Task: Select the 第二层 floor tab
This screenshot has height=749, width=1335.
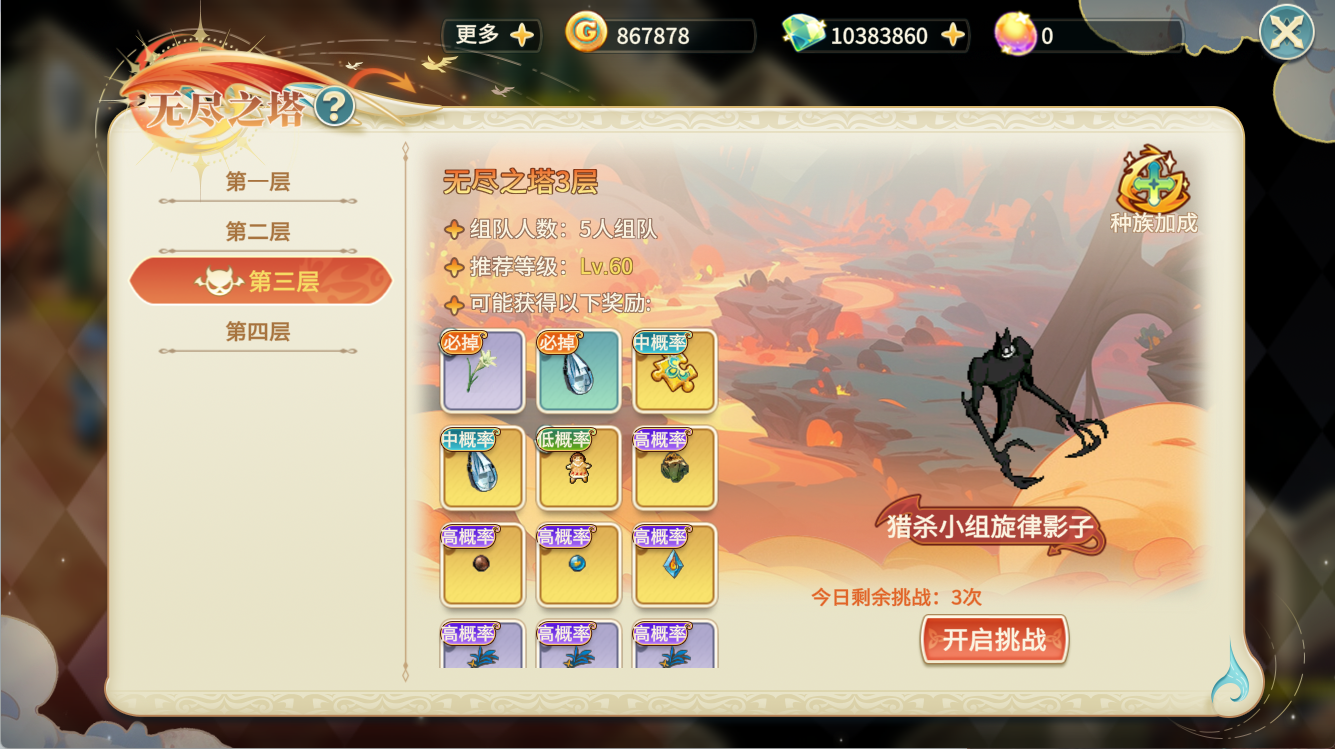Action: pos(258,232)
